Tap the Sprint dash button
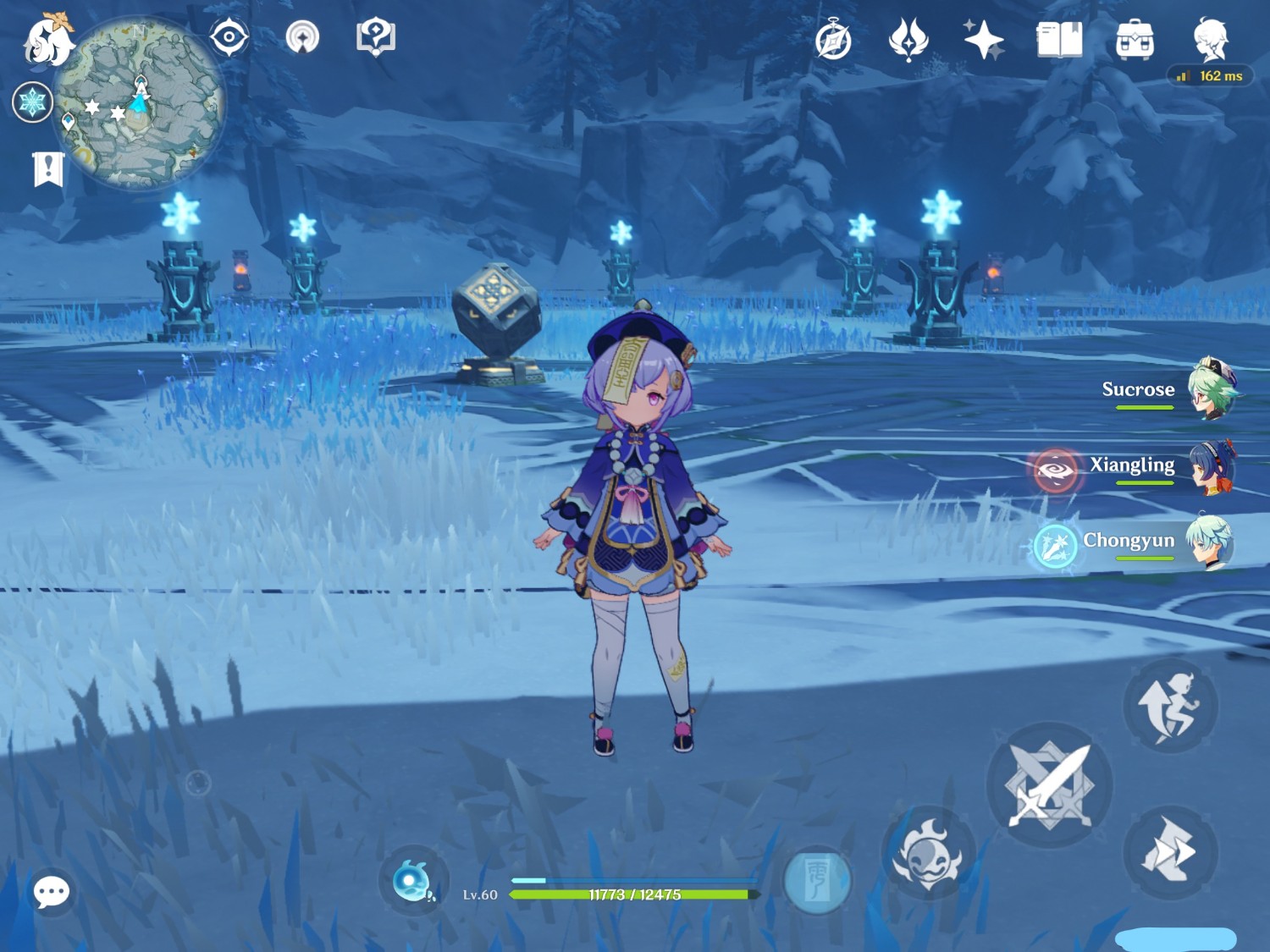 point(1170,850)
